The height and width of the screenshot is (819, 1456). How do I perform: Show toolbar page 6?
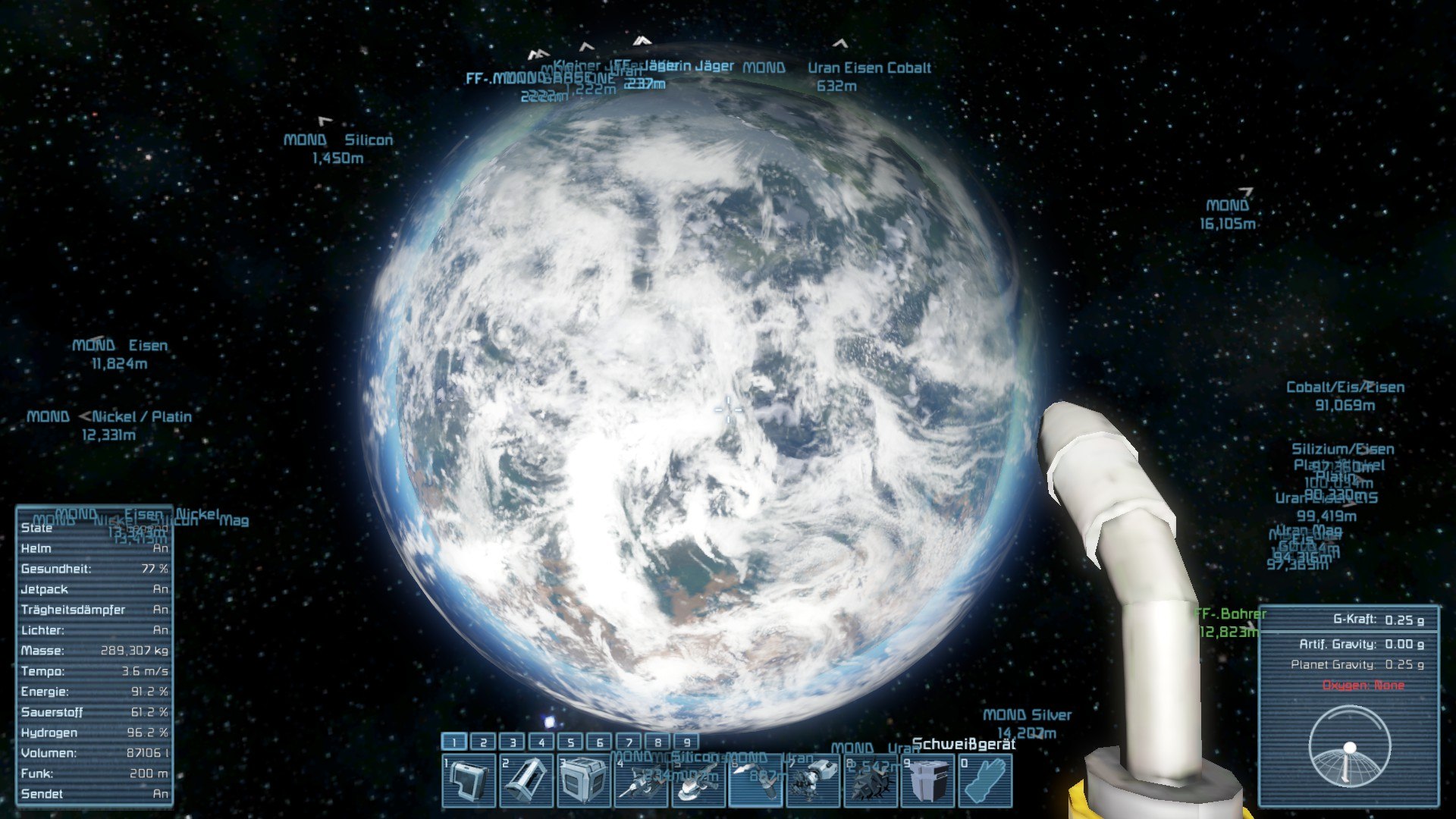pyautogui.click(x=600, y=742)
